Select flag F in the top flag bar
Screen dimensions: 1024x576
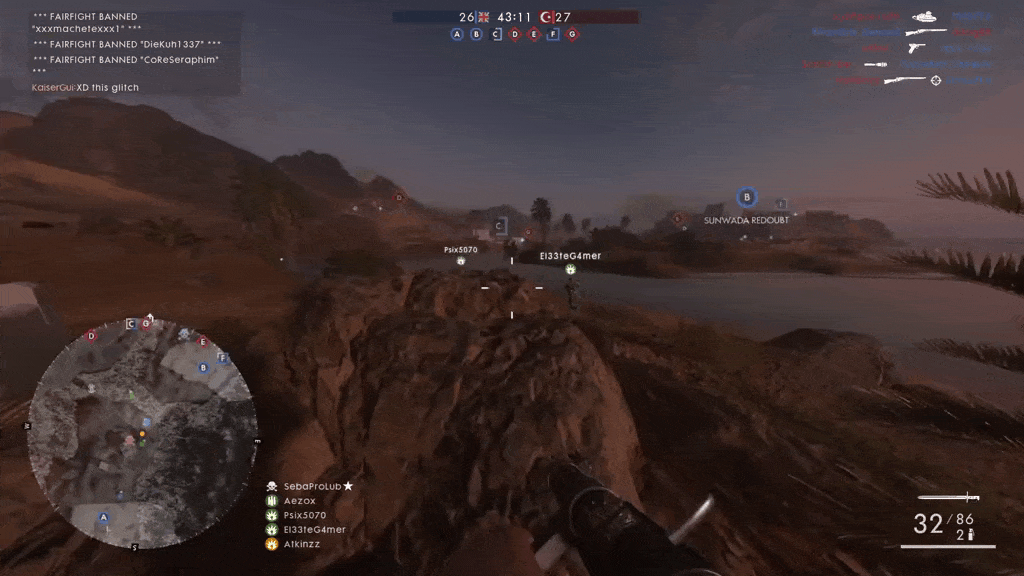click(x=553, y=34)
